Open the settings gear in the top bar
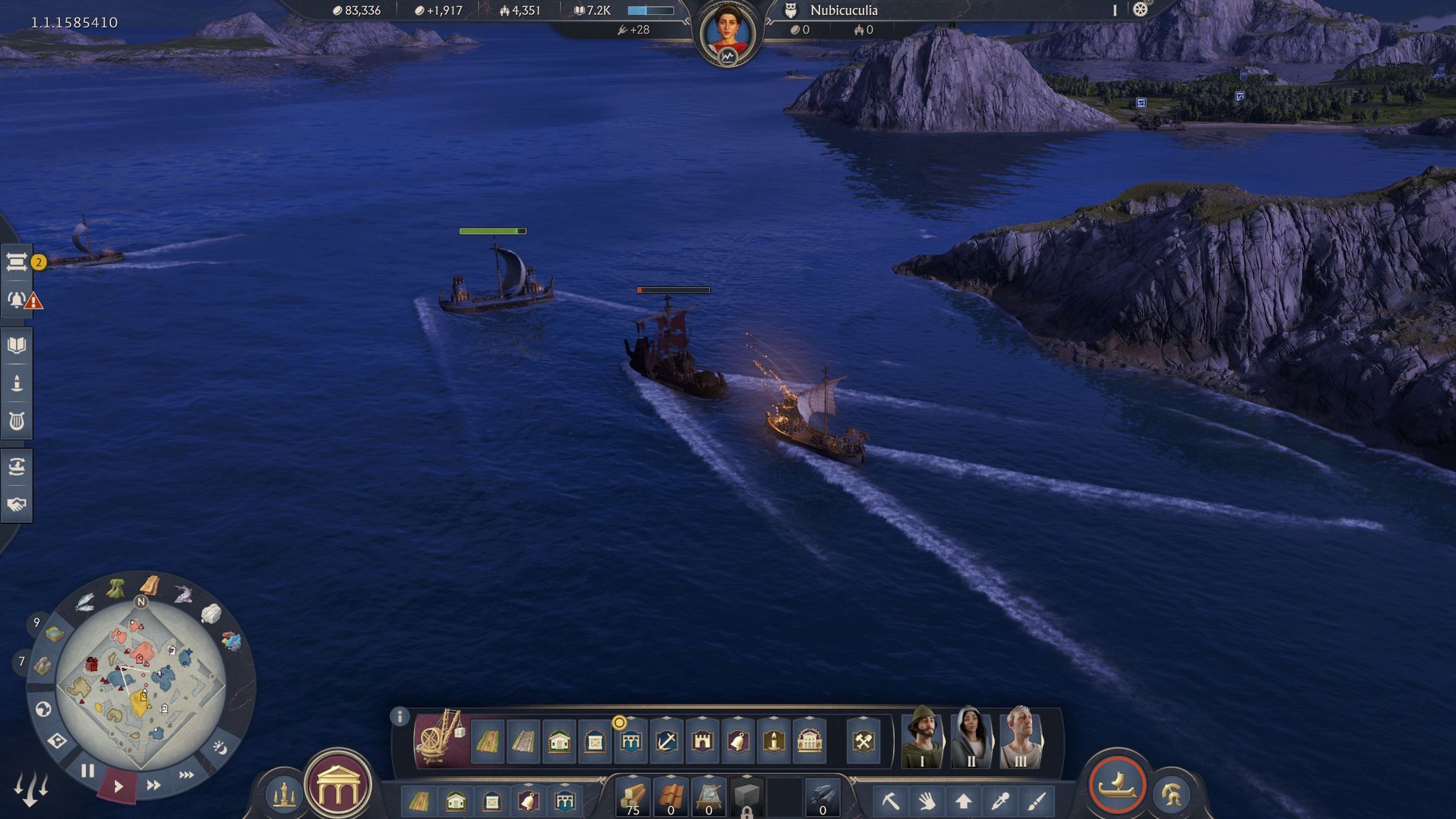1456x819 pixels. point(1140,10)
